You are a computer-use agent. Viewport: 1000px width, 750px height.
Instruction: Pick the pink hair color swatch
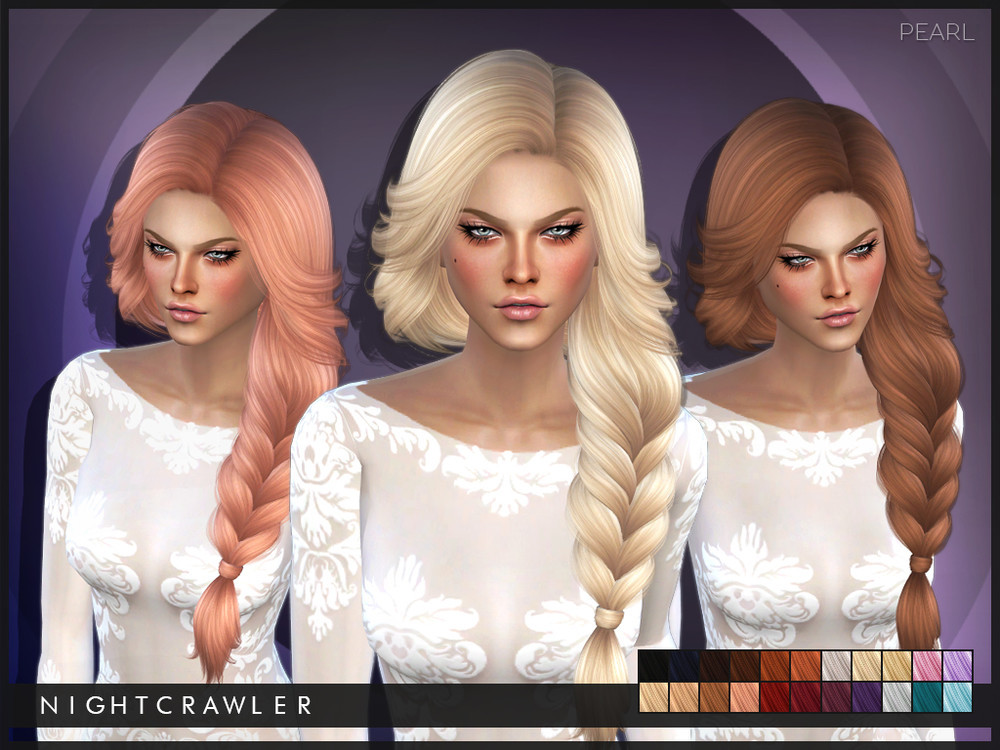927,667
